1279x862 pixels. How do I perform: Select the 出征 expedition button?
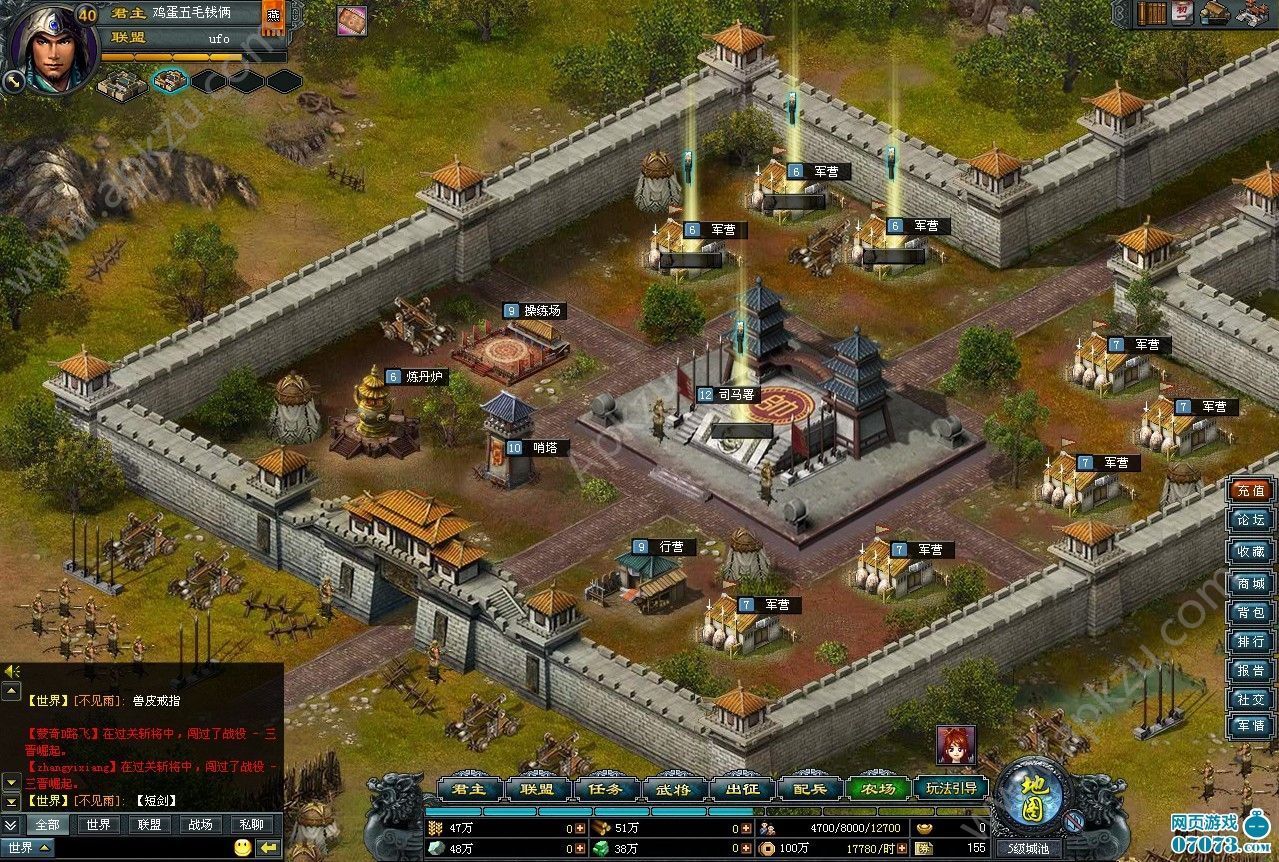tap(741, 788)
